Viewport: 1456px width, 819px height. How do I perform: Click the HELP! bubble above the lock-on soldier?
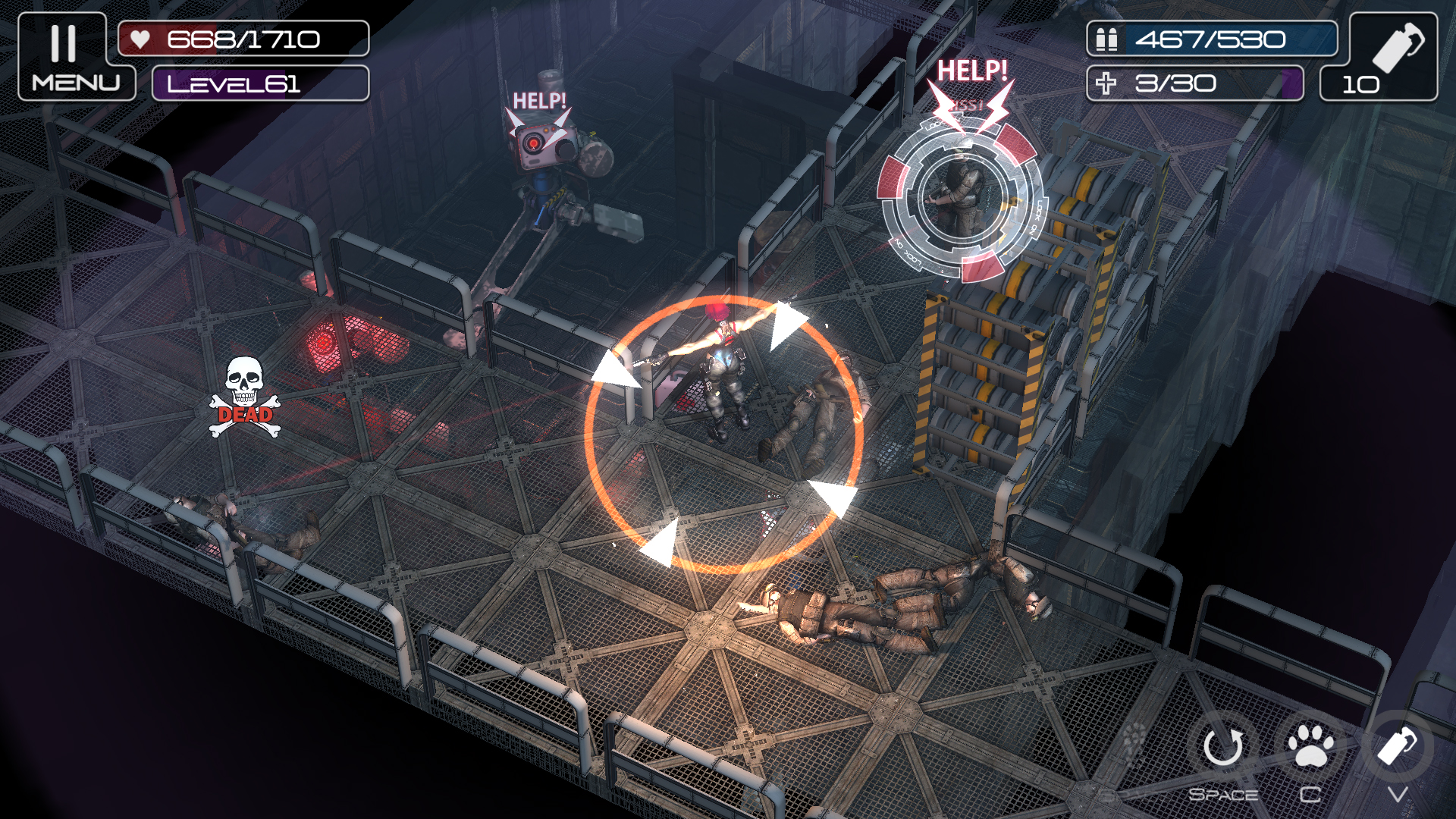pyautogui.click(x=973, y=72)
